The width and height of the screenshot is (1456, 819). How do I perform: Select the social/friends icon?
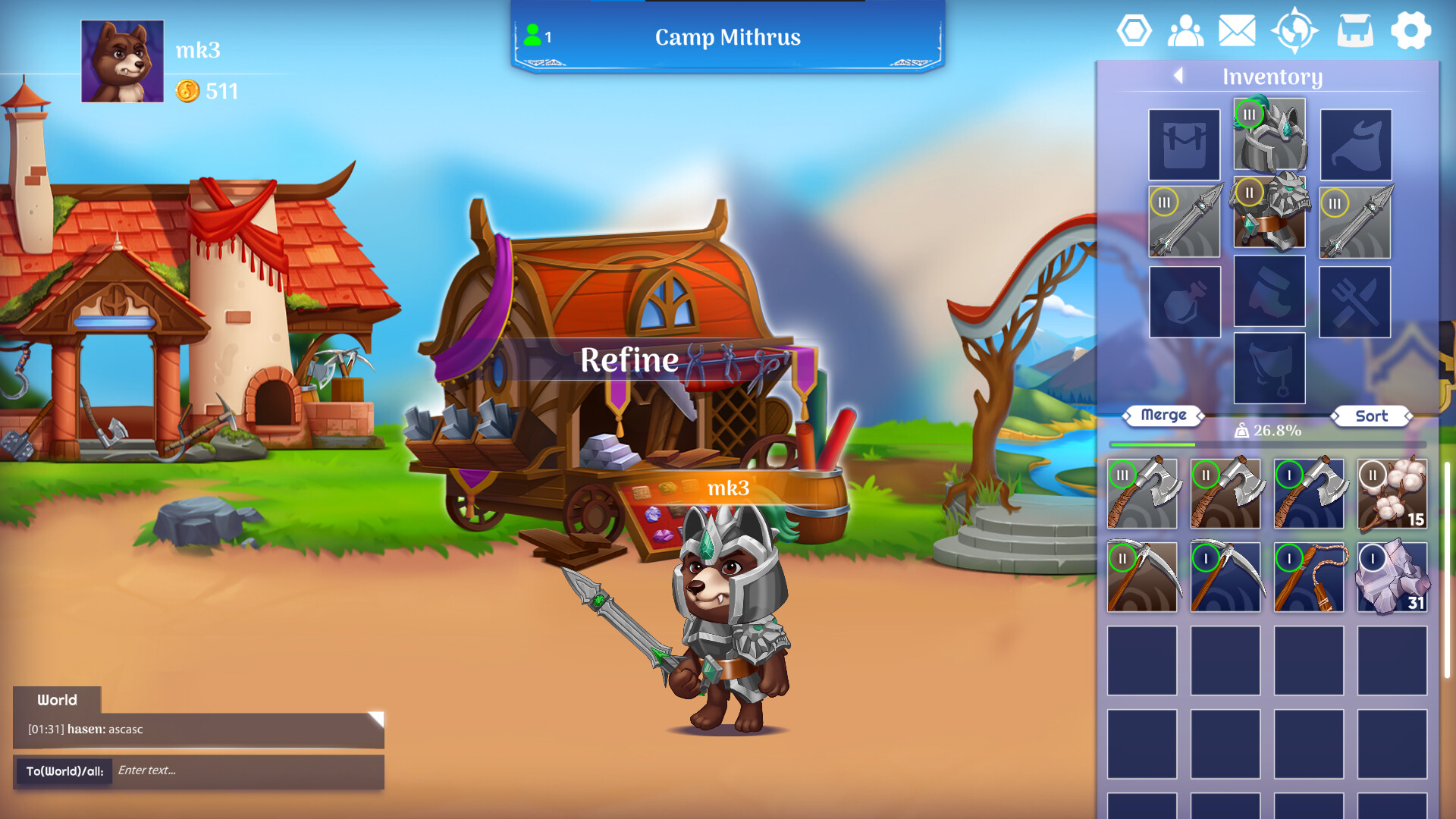pyautogui.click(x=1185, y=32)
